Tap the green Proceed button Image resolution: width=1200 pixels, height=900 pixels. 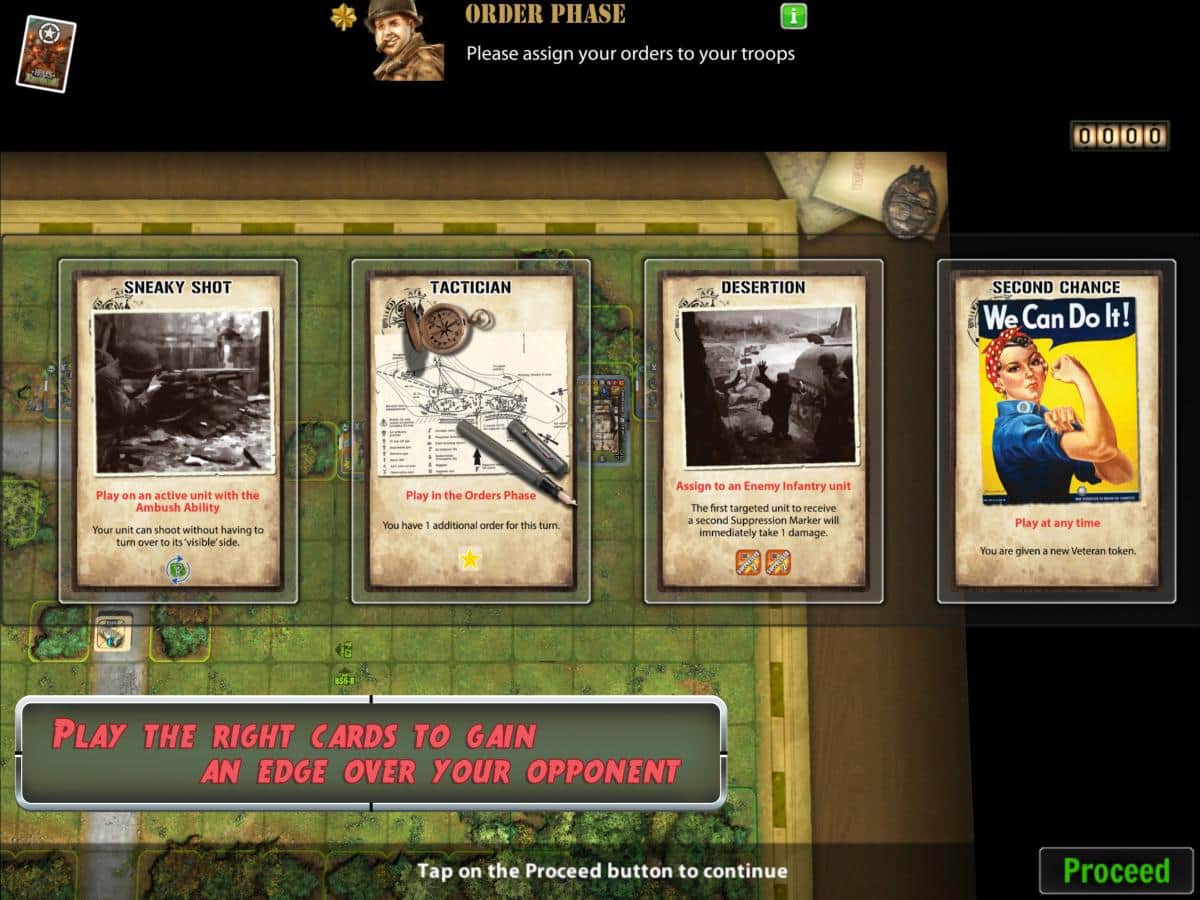[1116, 870]
